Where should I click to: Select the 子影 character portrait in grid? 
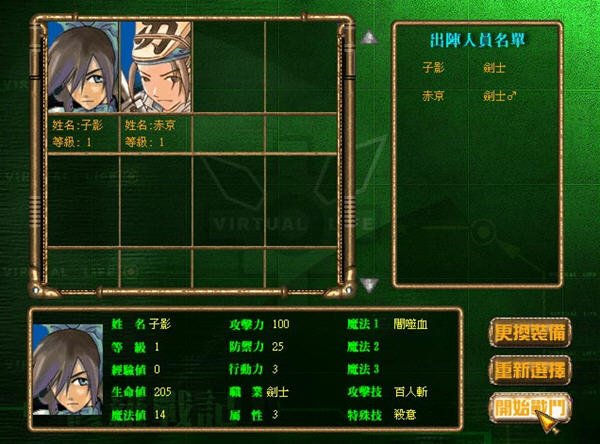[x=83, y=66]
